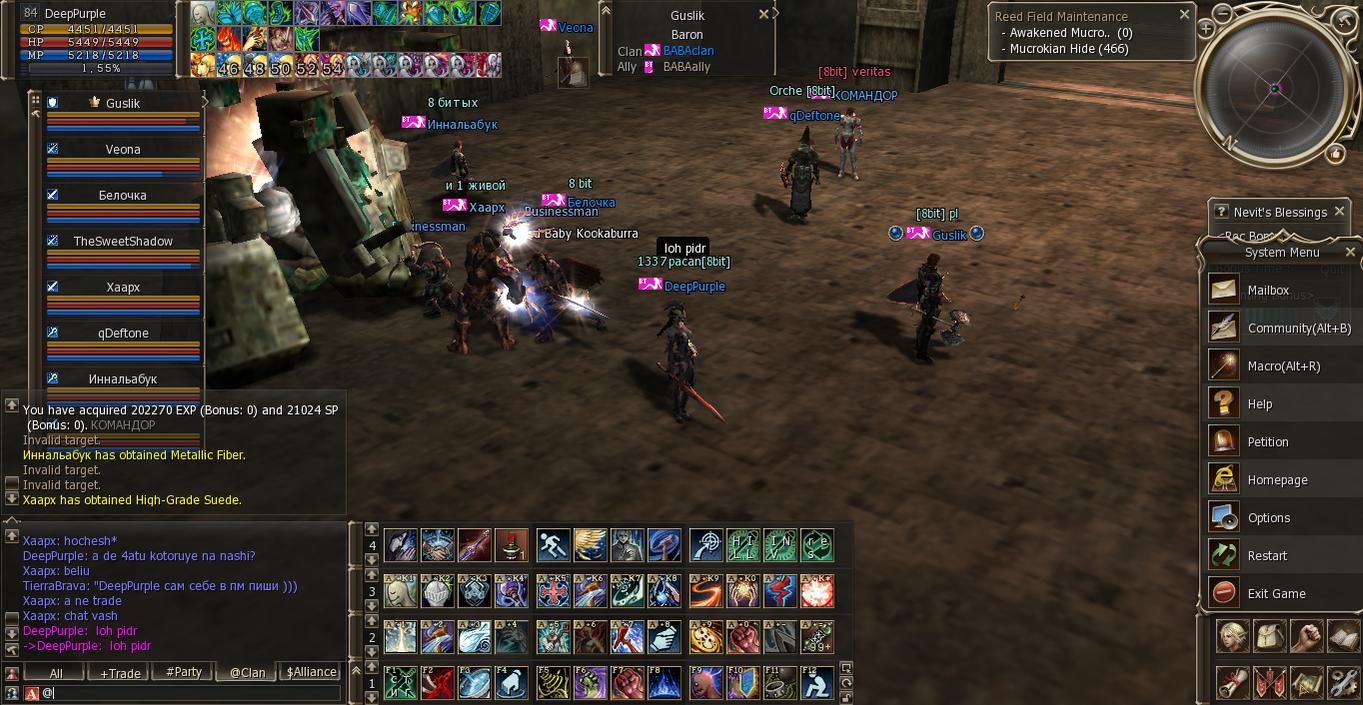The width and height of the screenshot is (1363, 705).
Task: Go to the Homepage entry
Action: (1276, 480)
